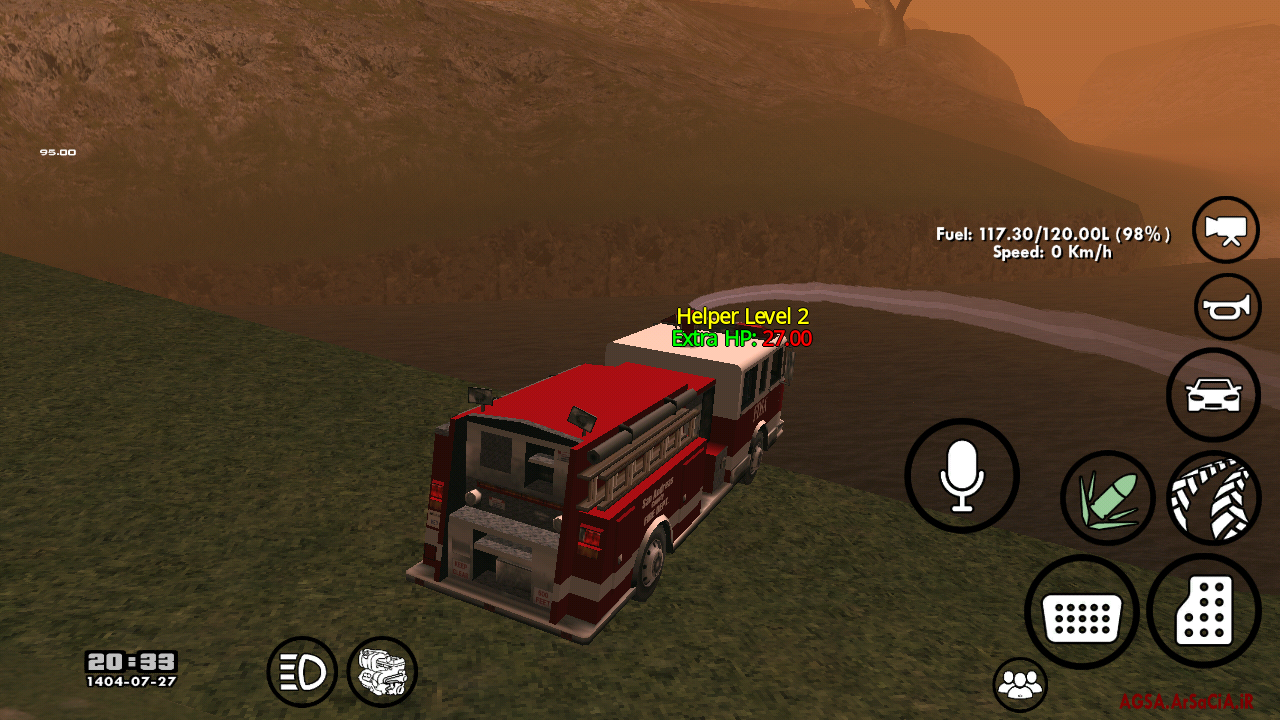The image size is (1280, 720).
Task: Open the players list icon
Action: pyautogui.click(x=1020, y=685)
